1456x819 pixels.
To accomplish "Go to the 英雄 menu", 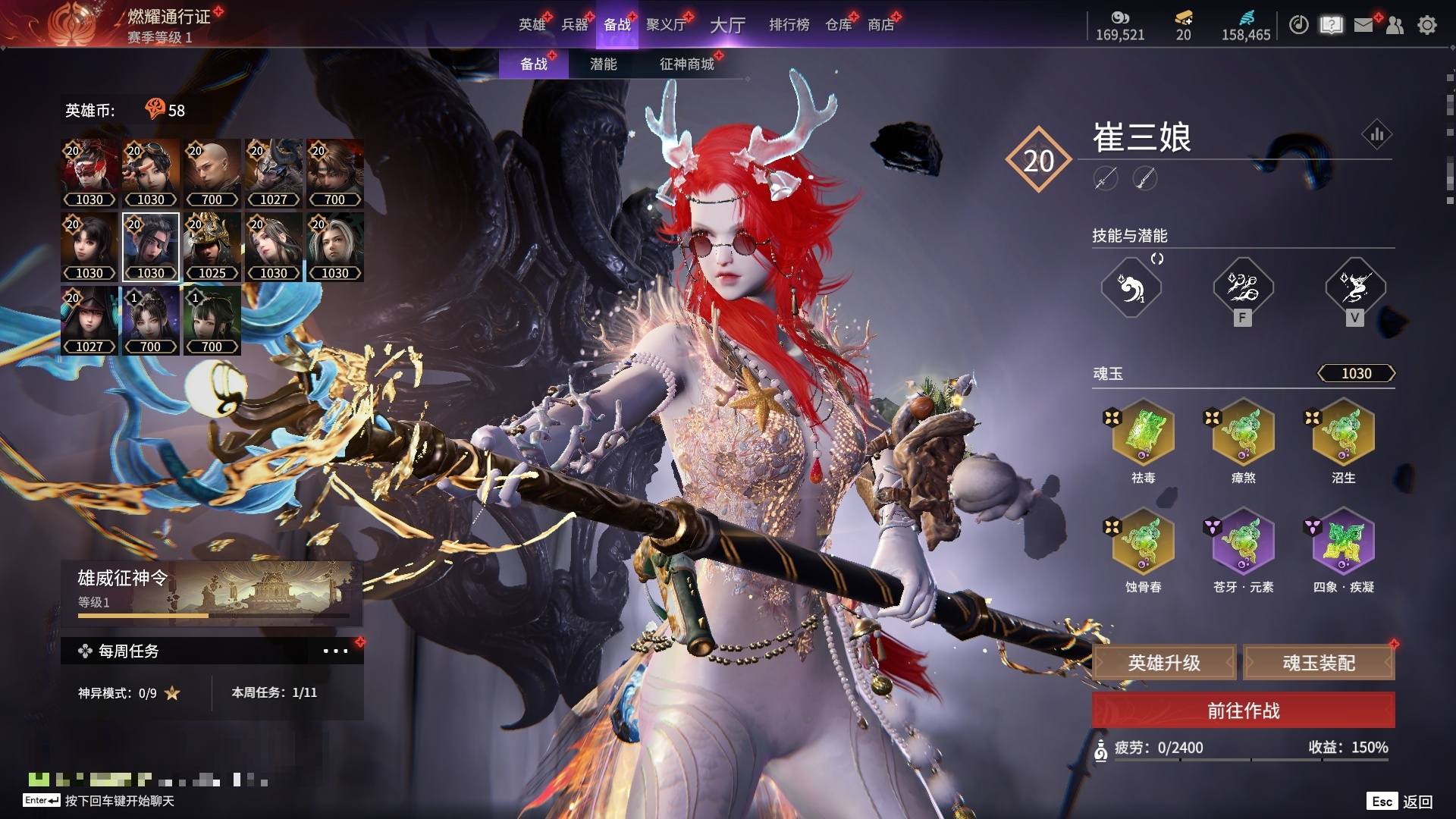I will [x=532, y=25].
